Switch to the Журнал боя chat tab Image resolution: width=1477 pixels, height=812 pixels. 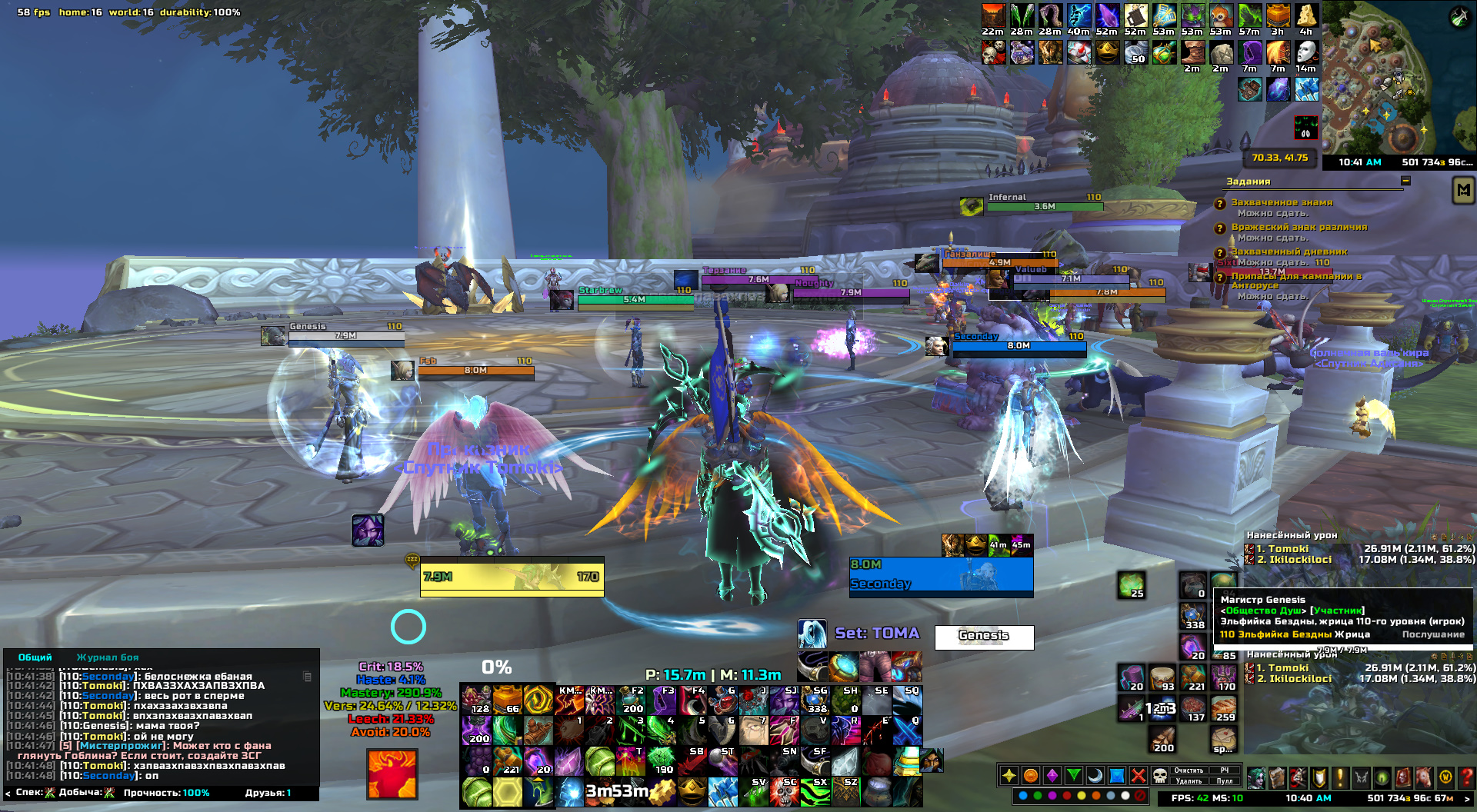click(x=108, y=657)
